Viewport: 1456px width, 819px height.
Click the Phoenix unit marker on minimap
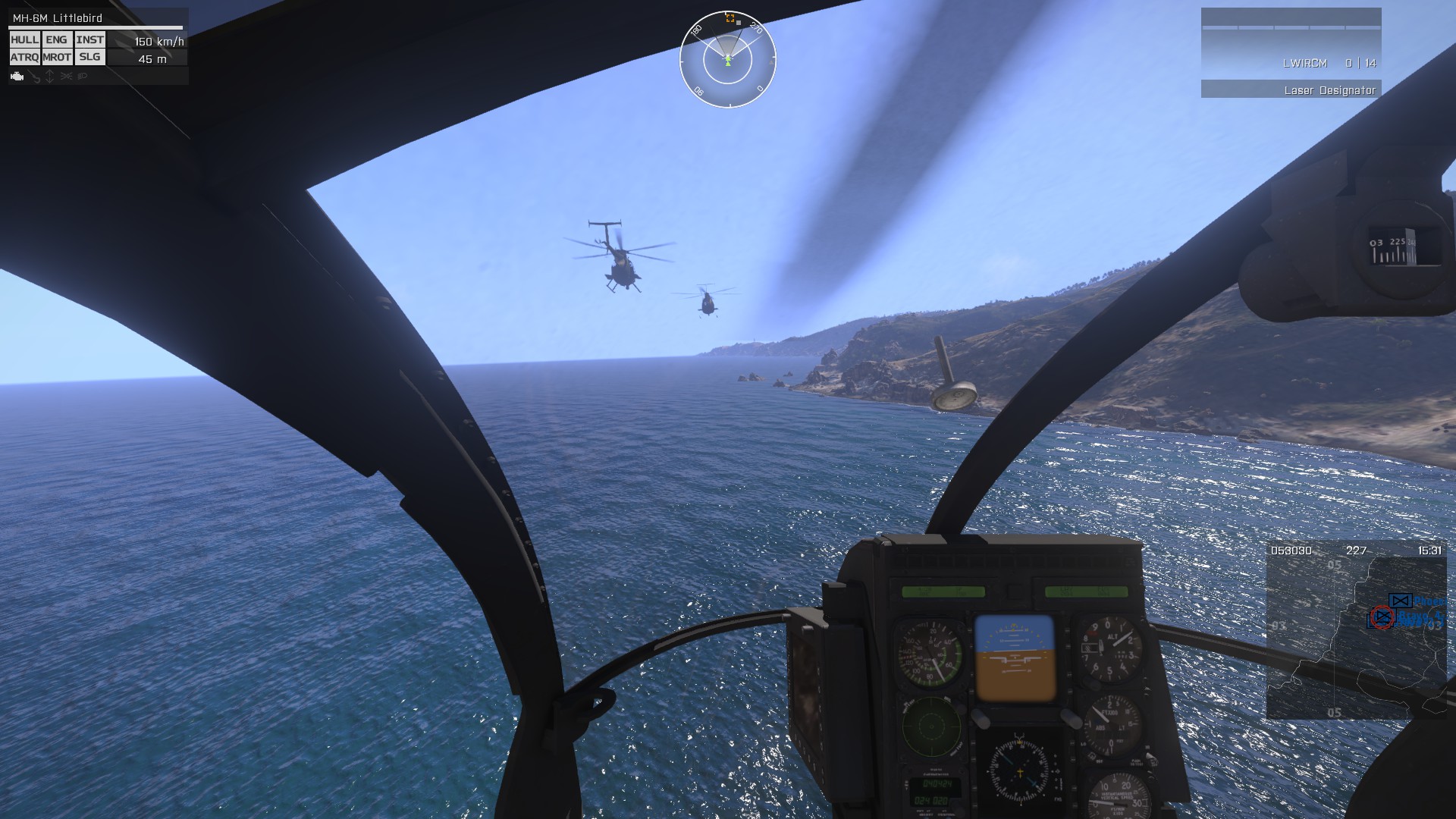point(1401,601)
